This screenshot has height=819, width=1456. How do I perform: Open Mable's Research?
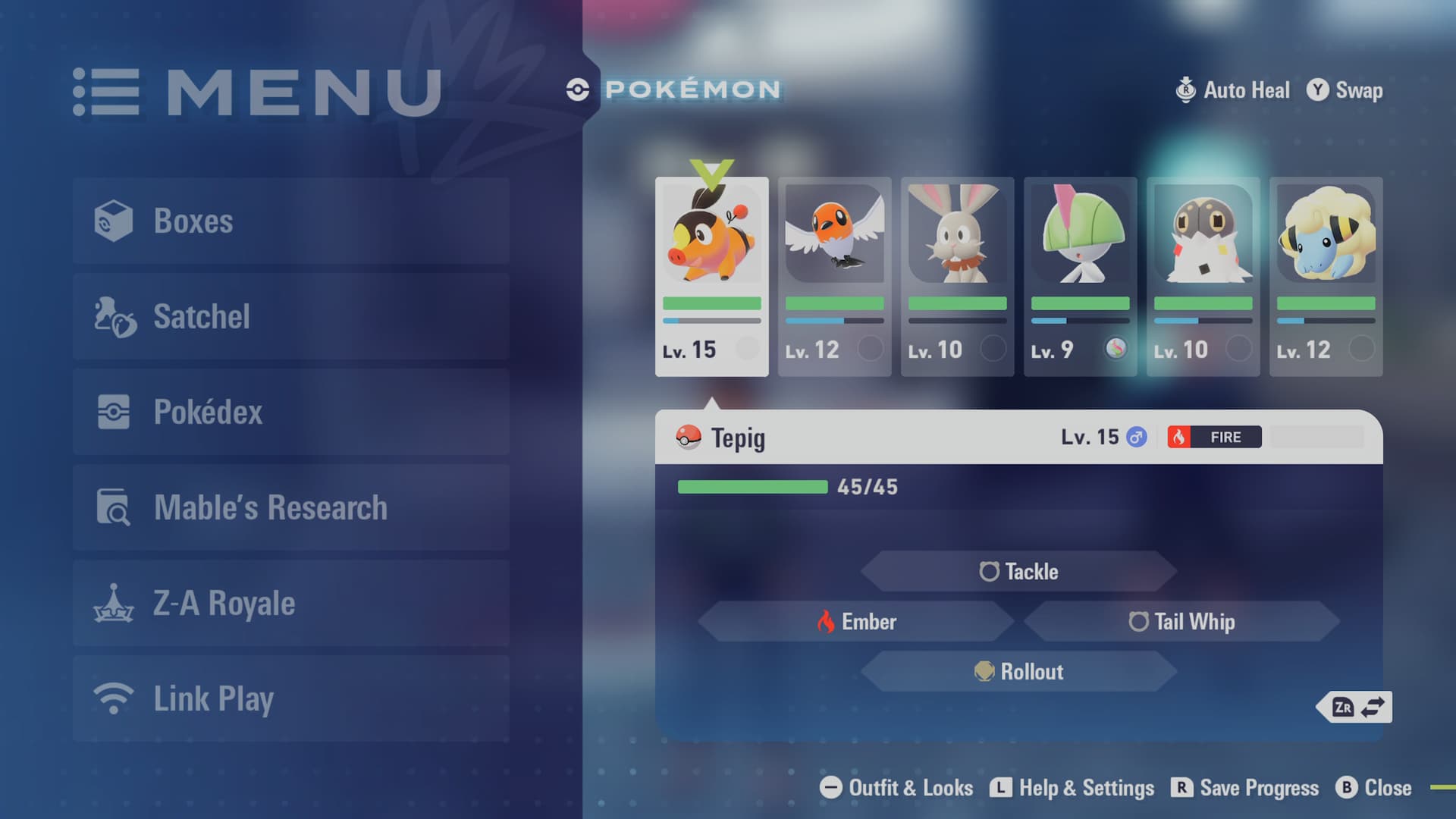coord(291,507)
